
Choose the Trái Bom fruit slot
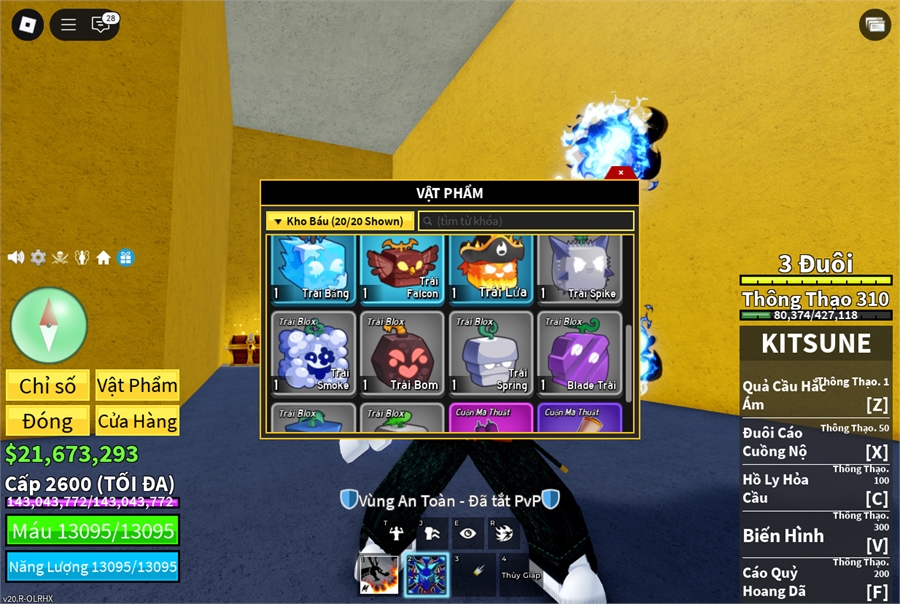click(x=402, y=353)
